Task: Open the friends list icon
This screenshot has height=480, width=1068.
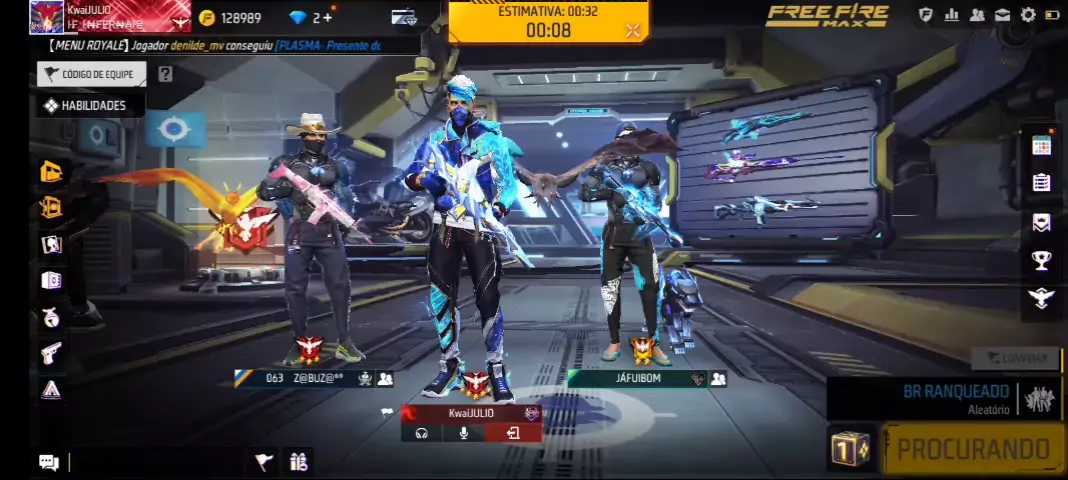Action: pos(977,15)
